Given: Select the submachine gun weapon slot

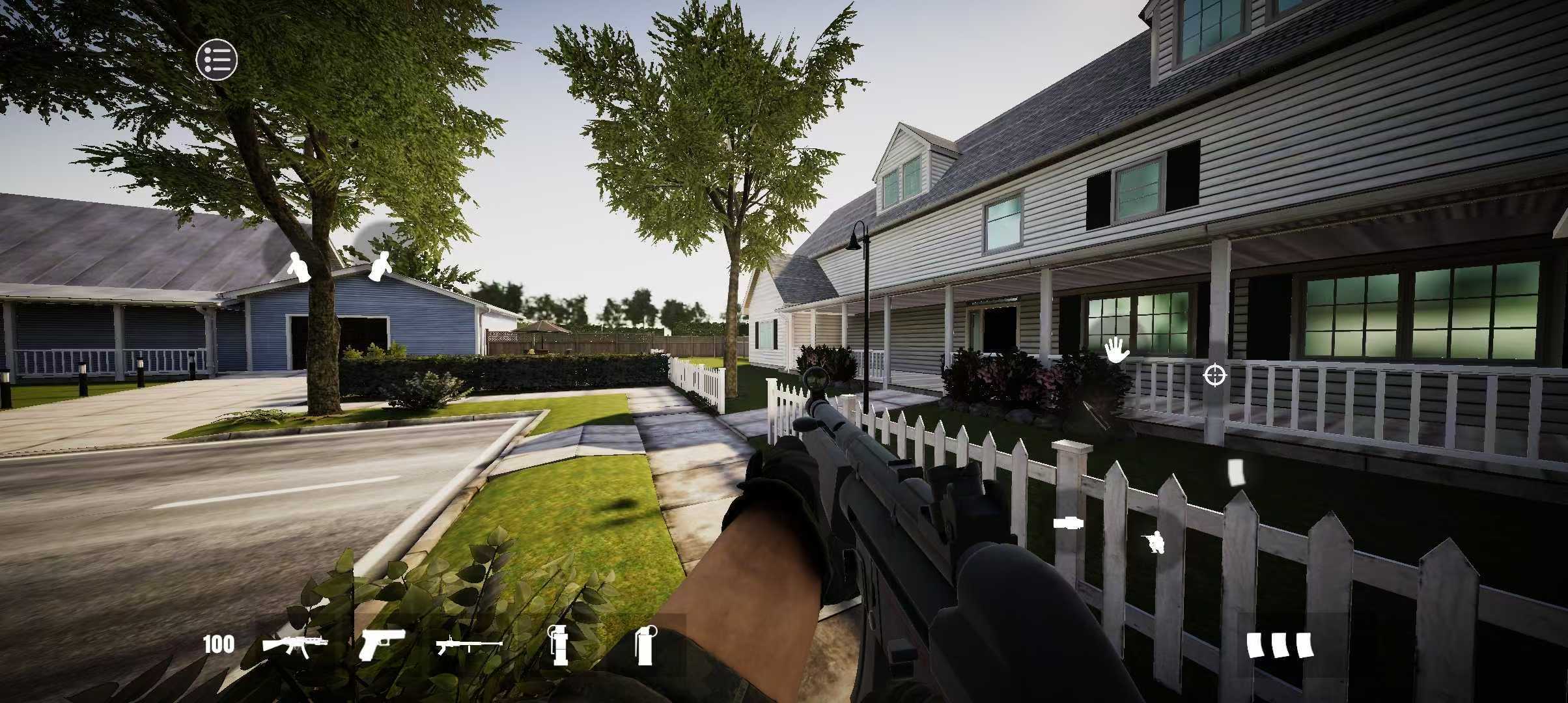Looking at the screenshot, I should 294,645.
